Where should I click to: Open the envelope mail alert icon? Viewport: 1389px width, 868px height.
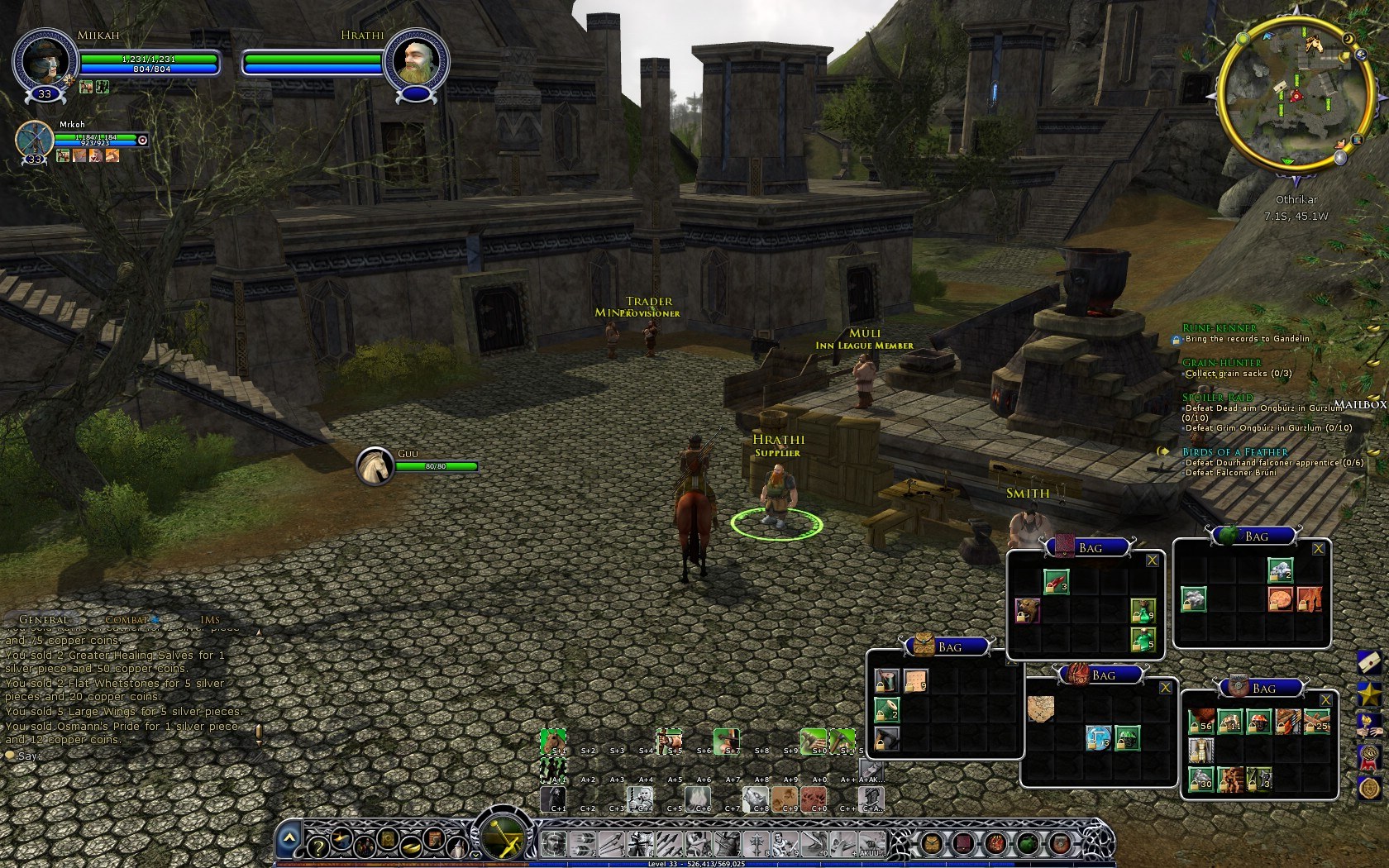[1368, 661]
